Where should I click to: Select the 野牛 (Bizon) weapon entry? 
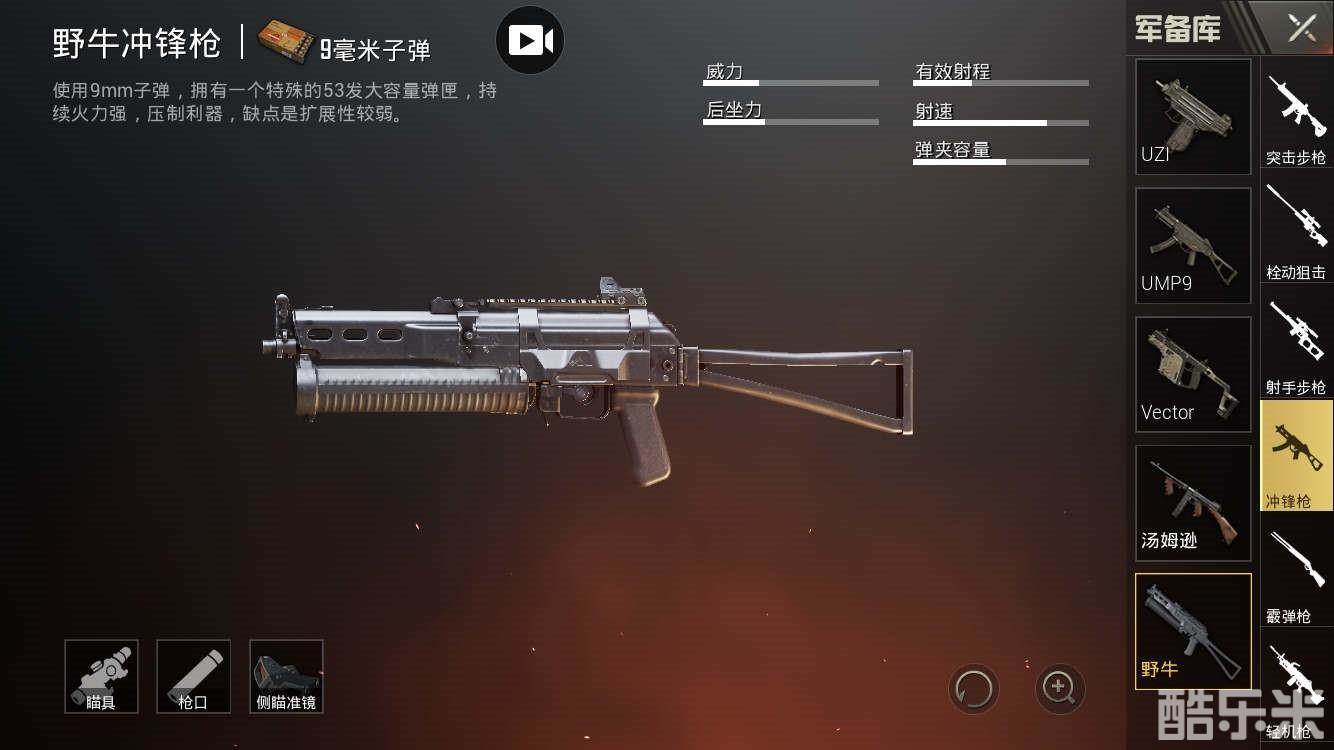pos(1193,631)
